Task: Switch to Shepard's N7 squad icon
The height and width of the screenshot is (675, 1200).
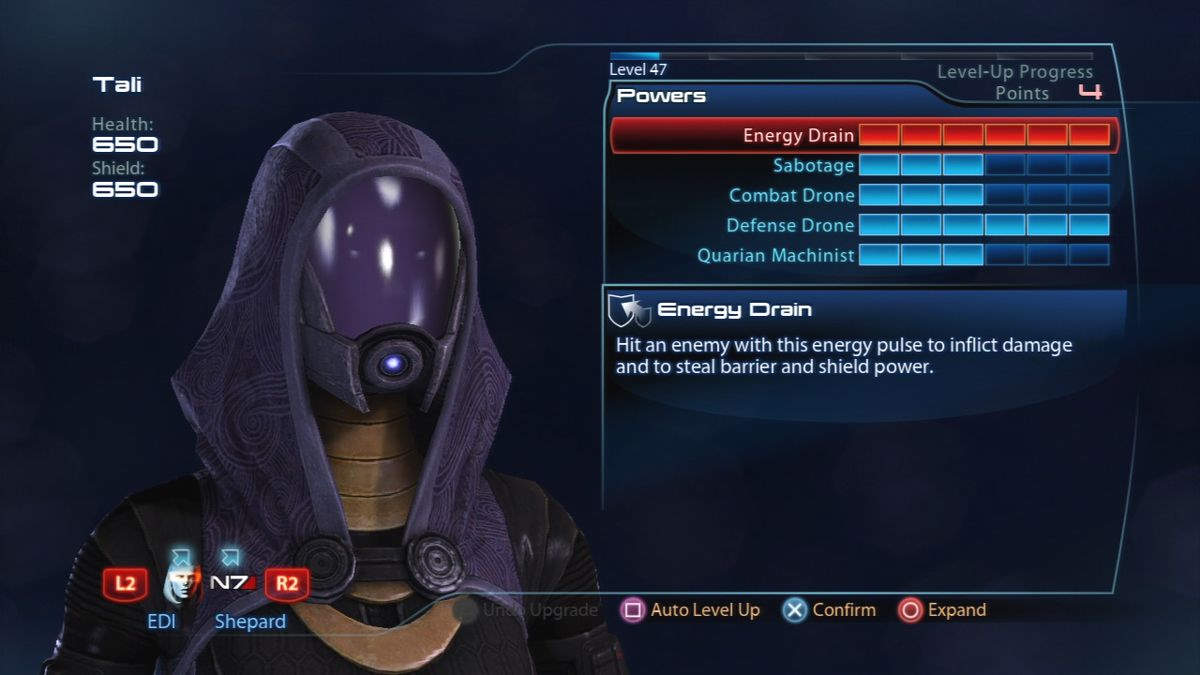Action: pos(232,583)
